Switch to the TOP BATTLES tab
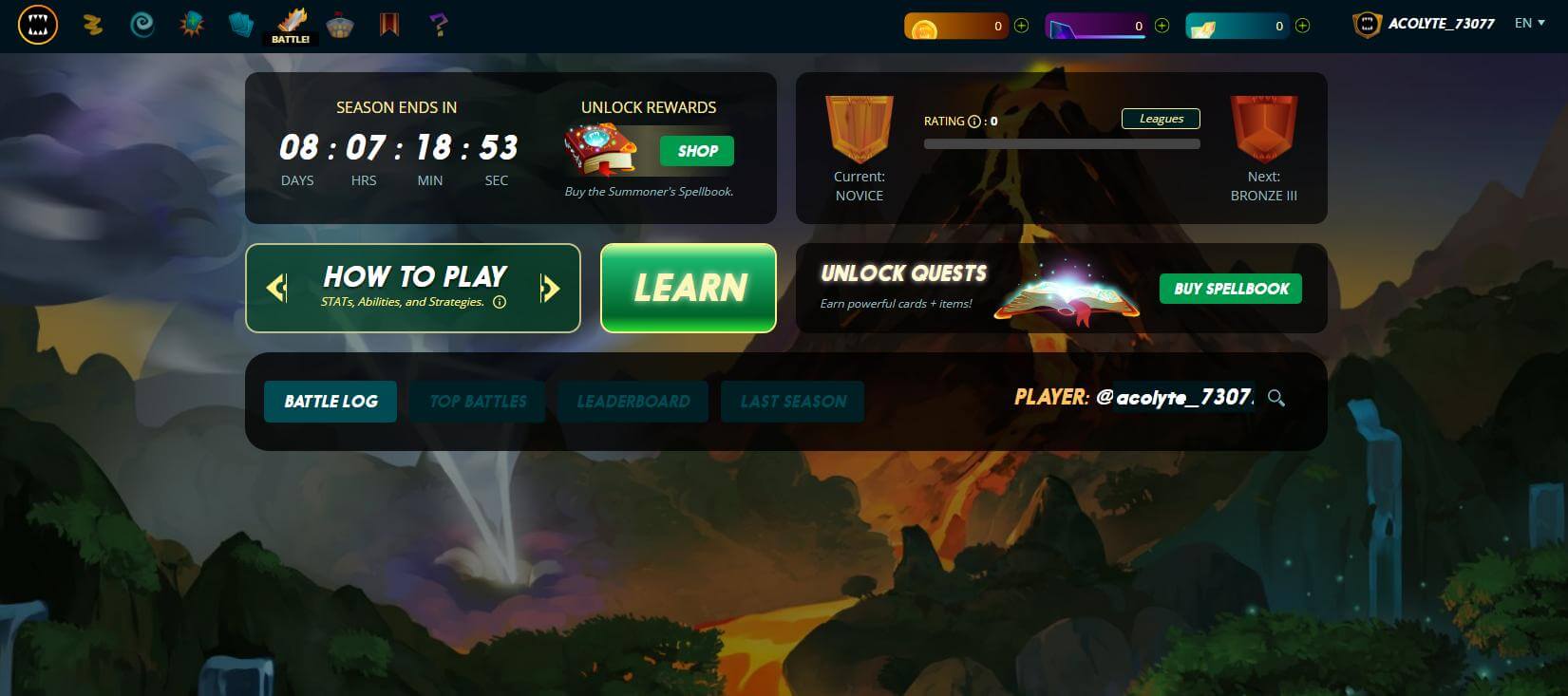1568x696 pixels. click(477, 401)
